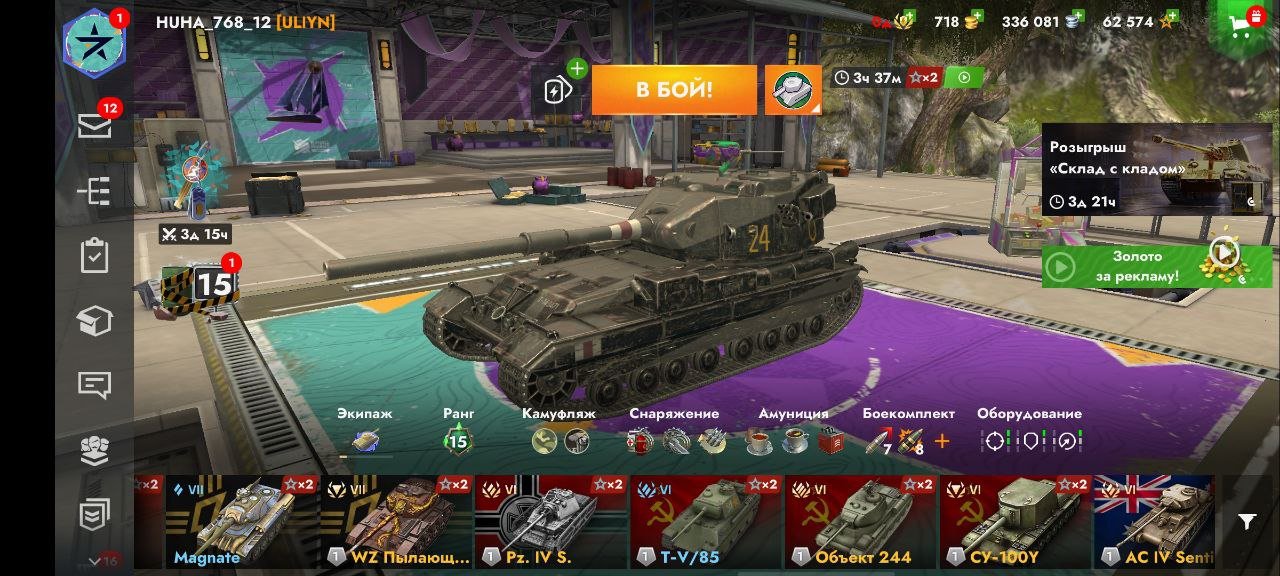Start a battle with В БОЙ! button
Screen dimensions: 1280x576
tap(674, 90)
